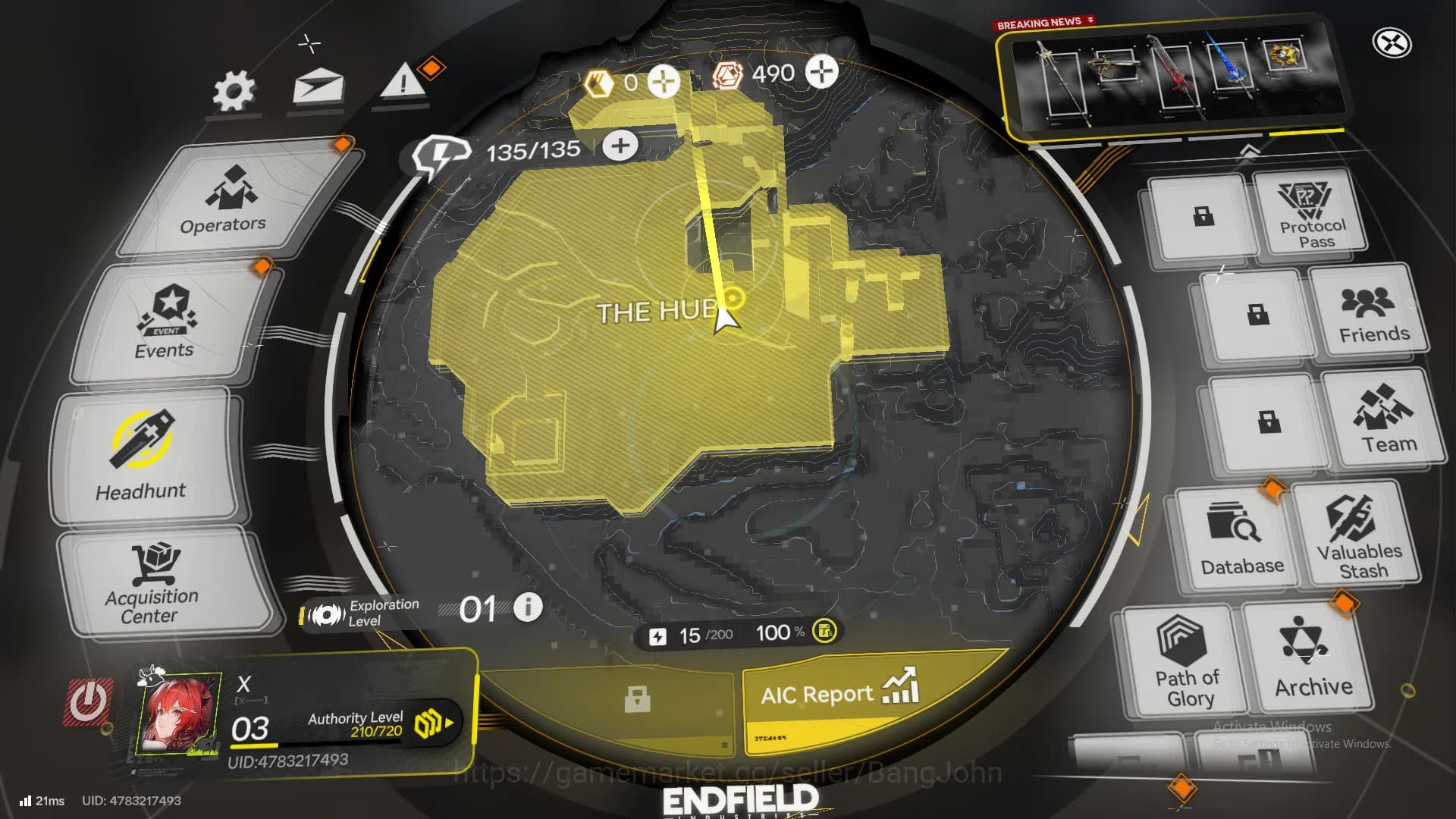
Task: Go to the Headhunt screen
Action: tap(143, 457)
